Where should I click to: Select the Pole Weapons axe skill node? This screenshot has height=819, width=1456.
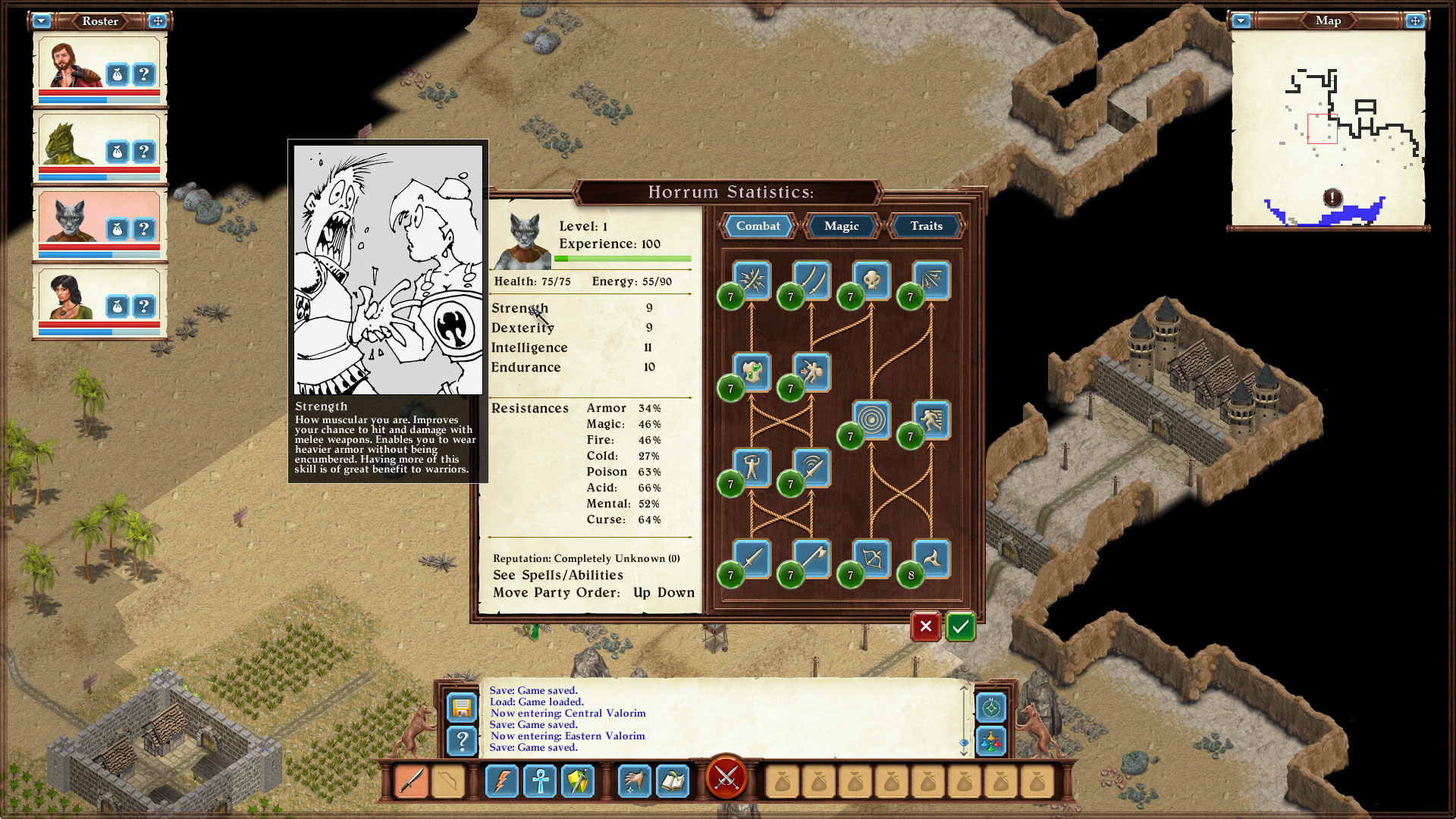click(810, 560)
